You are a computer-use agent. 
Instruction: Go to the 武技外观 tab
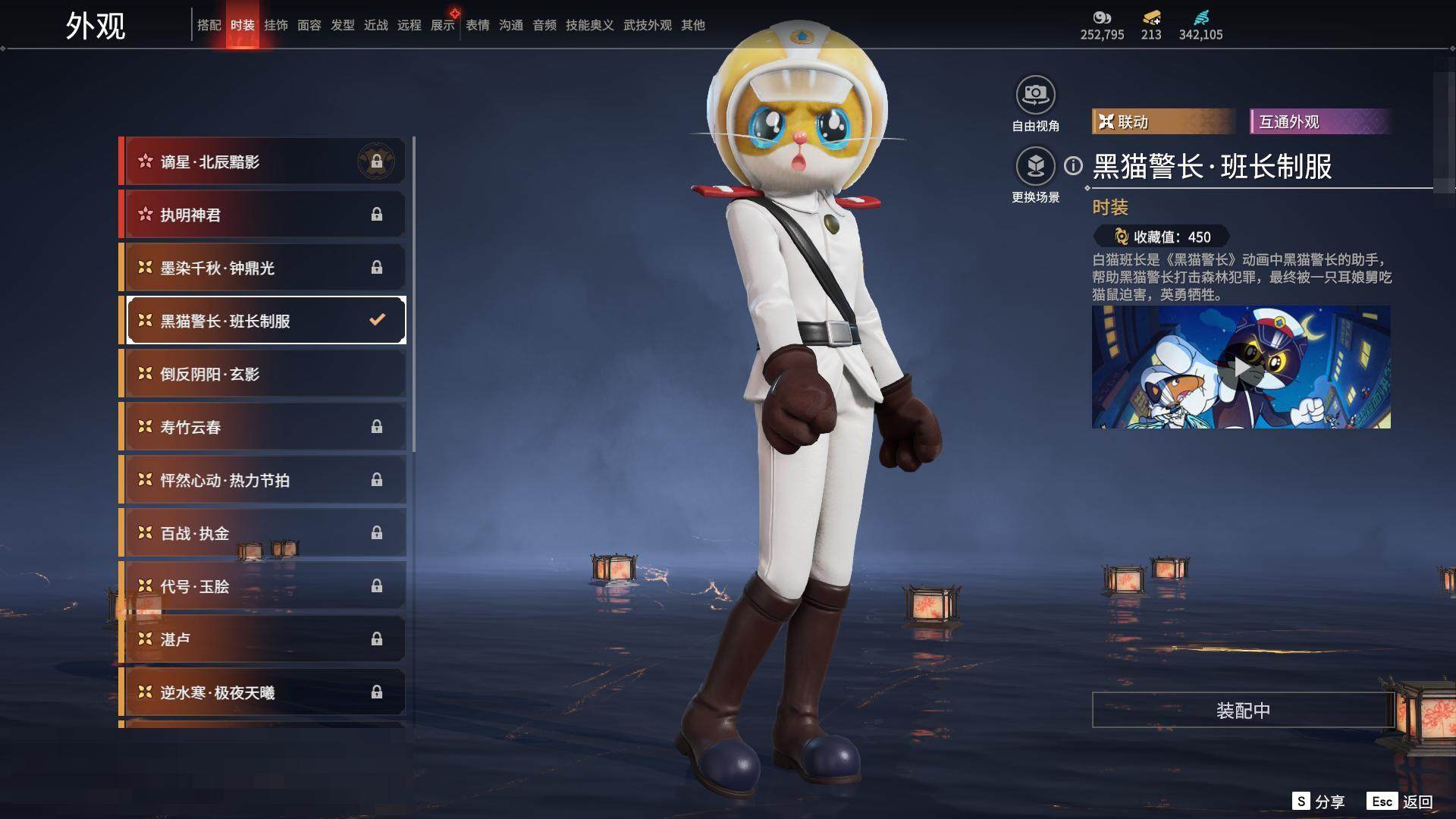click(647, 25)
